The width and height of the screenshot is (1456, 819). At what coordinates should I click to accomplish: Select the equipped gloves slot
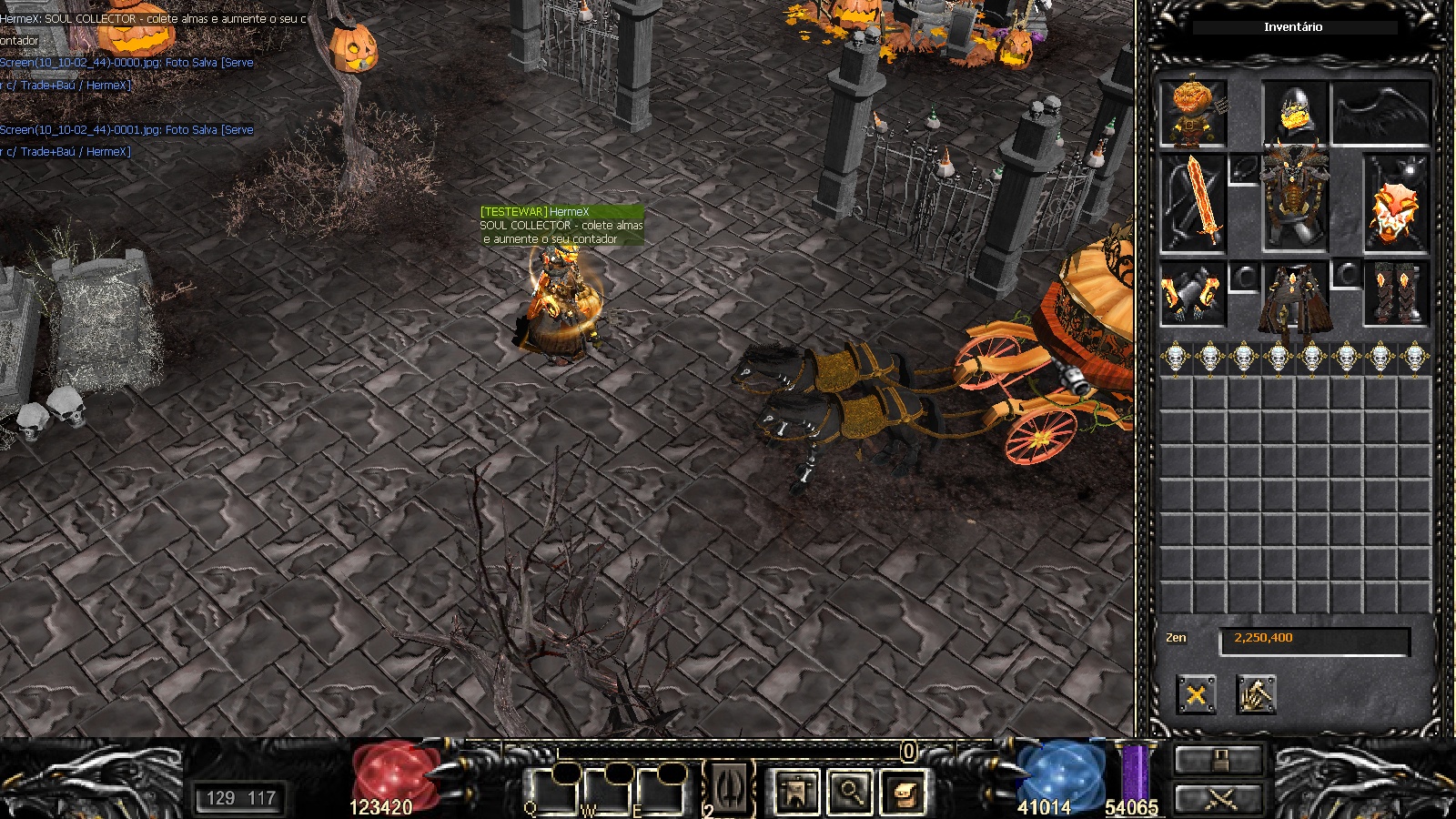coord(1193,295)
